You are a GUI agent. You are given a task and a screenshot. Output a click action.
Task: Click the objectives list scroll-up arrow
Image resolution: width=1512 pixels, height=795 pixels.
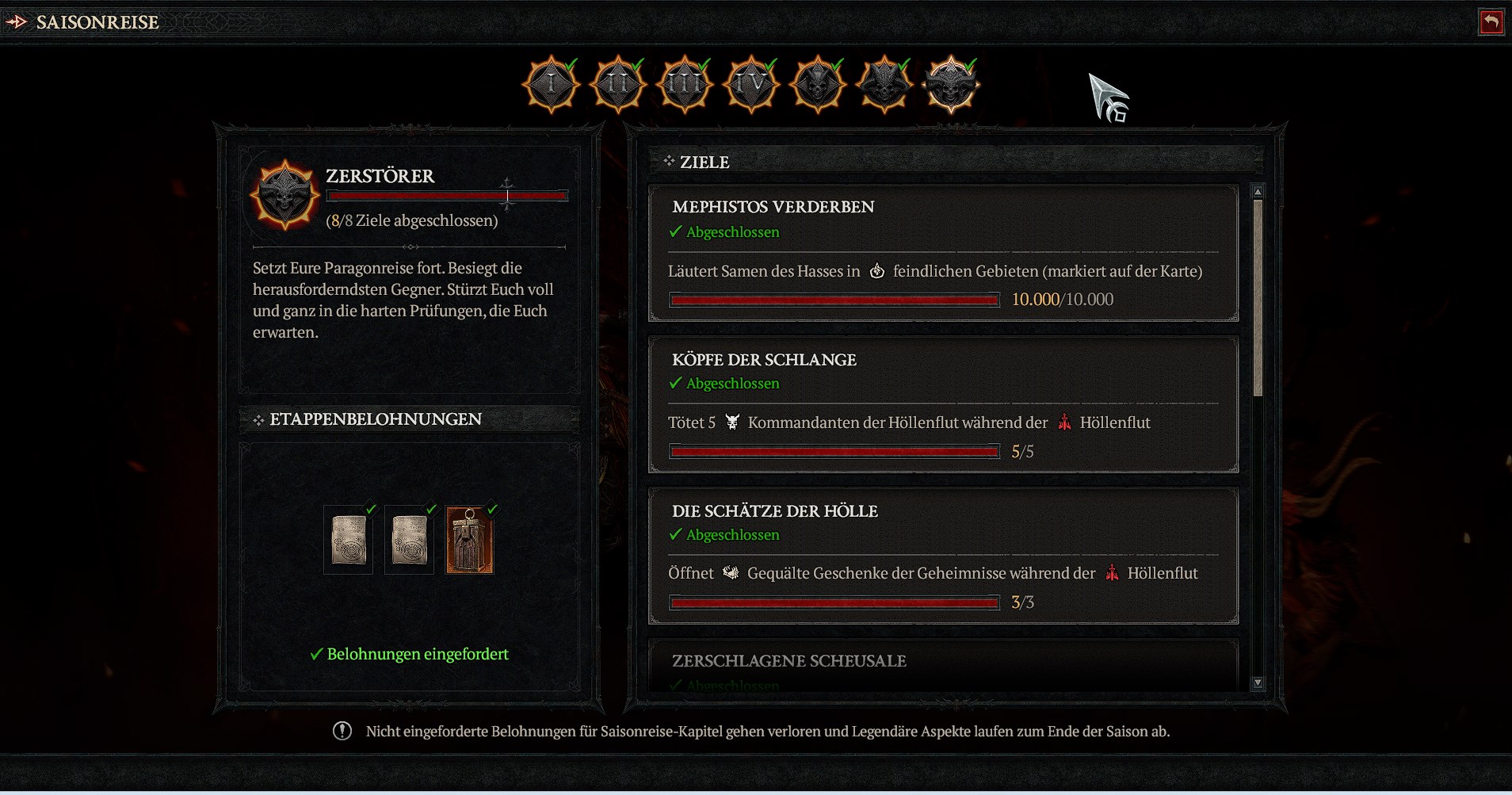click(x=1258, y=192)
